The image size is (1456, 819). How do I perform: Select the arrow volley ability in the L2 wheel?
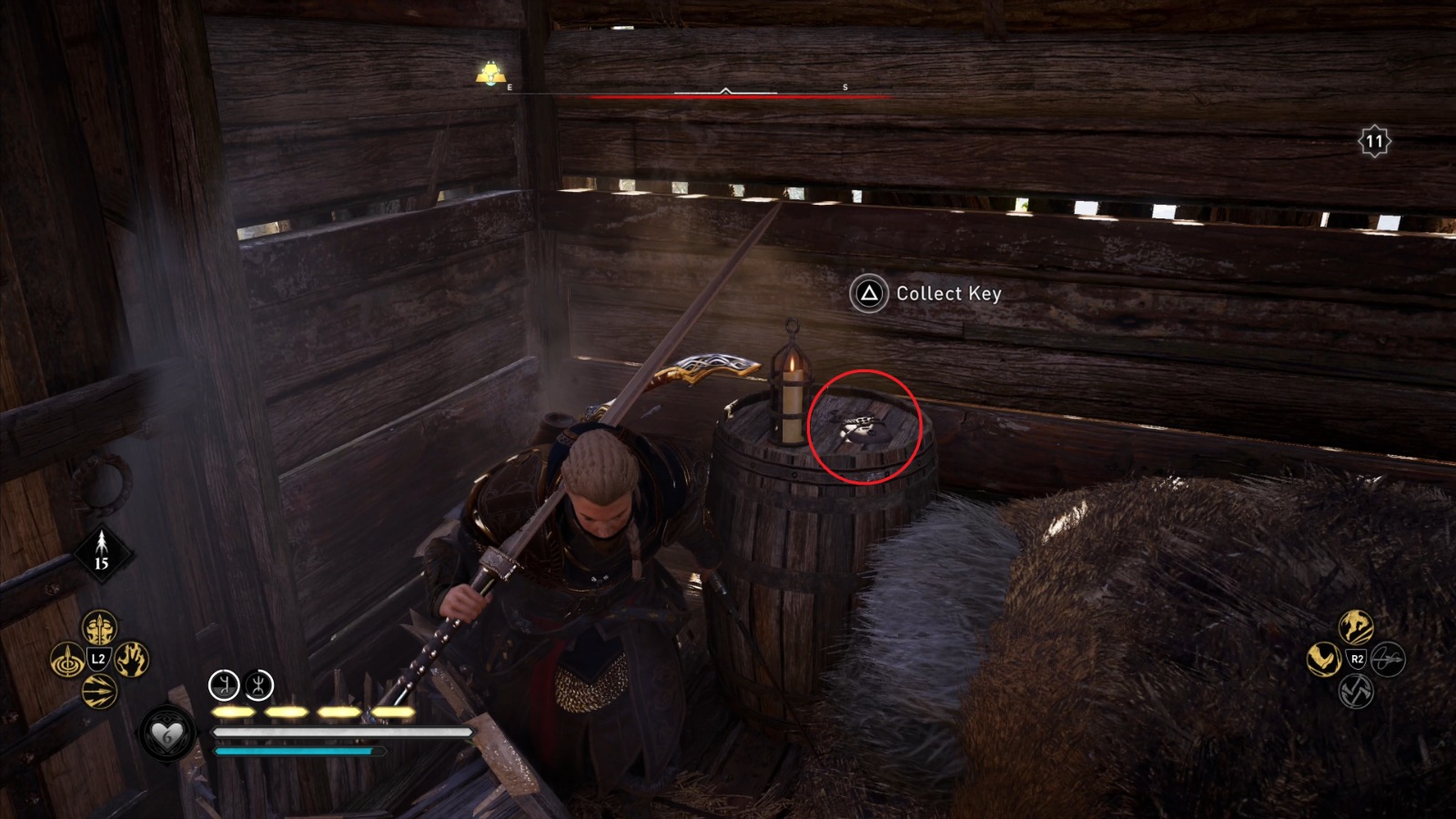pos(98,689)
